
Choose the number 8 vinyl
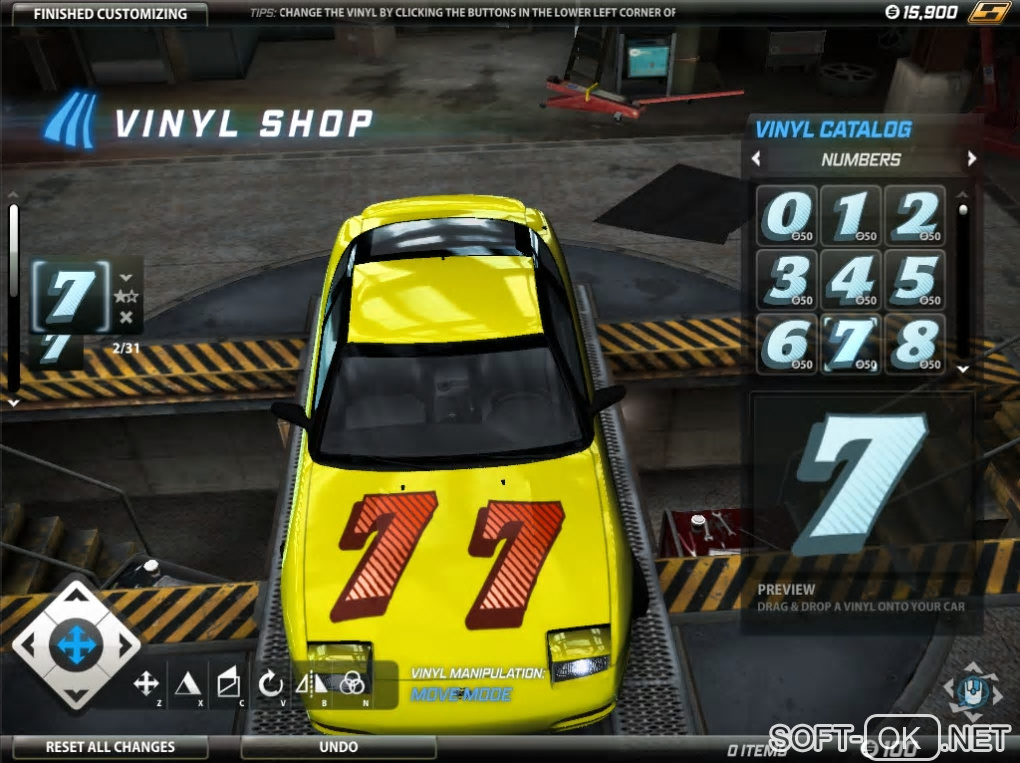(914, 343)
